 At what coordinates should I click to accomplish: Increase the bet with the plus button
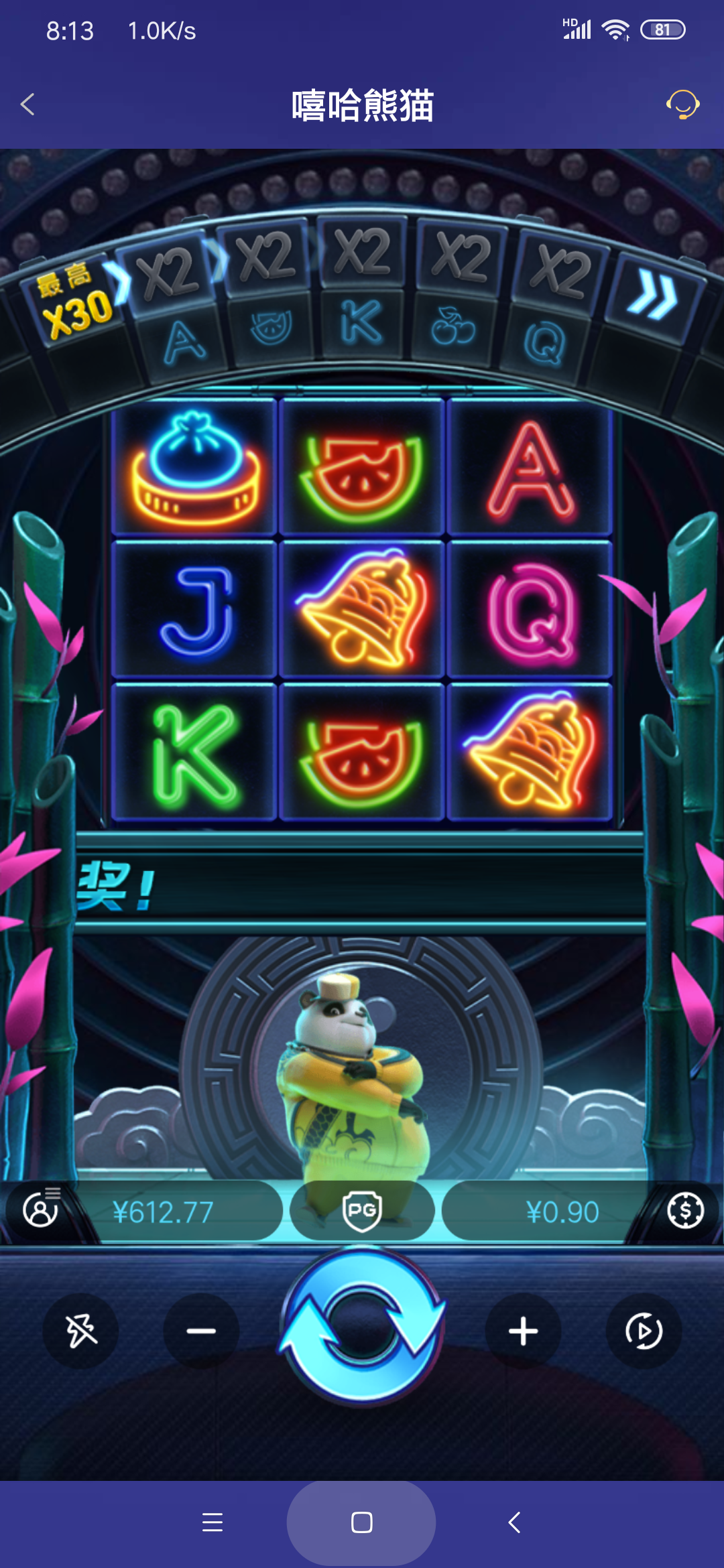[523, 1331]
